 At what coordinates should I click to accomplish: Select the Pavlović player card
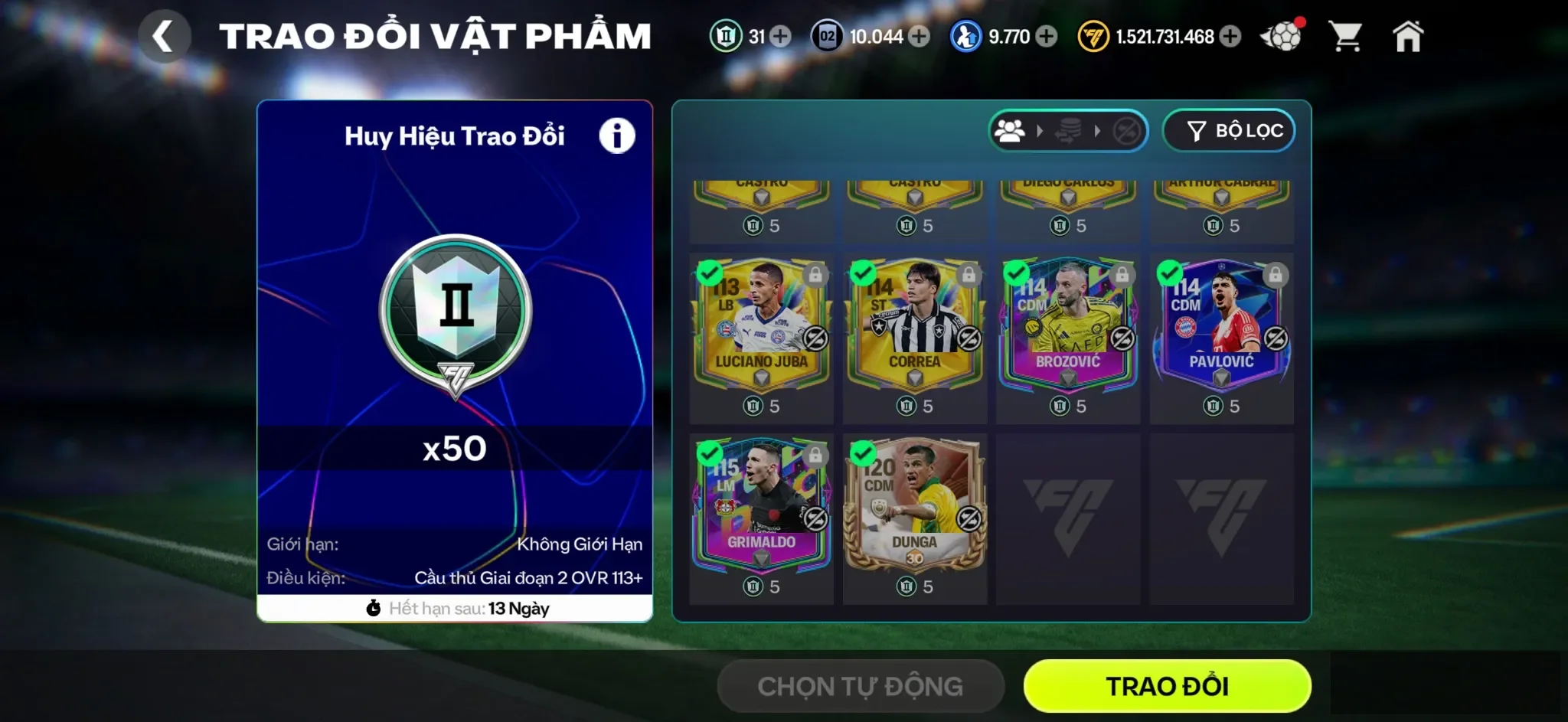click(x=1222, y=337)
